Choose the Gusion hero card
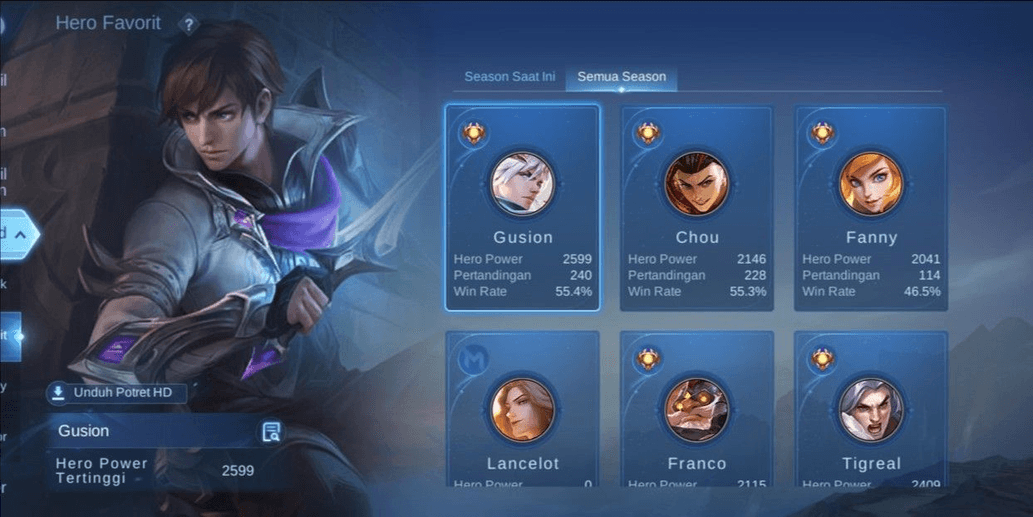This screenshot has width=1033, height=517. click(522, 208)
